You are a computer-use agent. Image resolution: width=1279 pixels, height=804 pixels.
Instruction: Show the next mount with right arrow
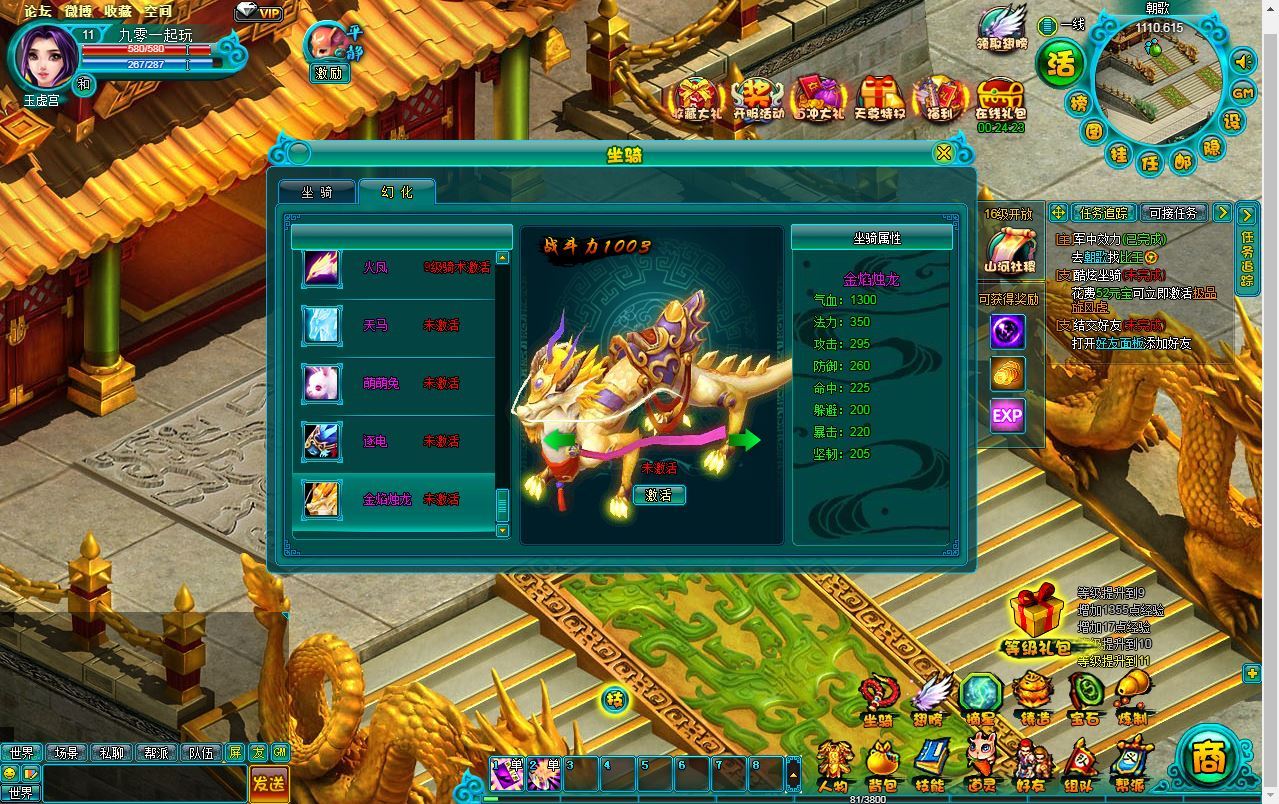point(744,439)
